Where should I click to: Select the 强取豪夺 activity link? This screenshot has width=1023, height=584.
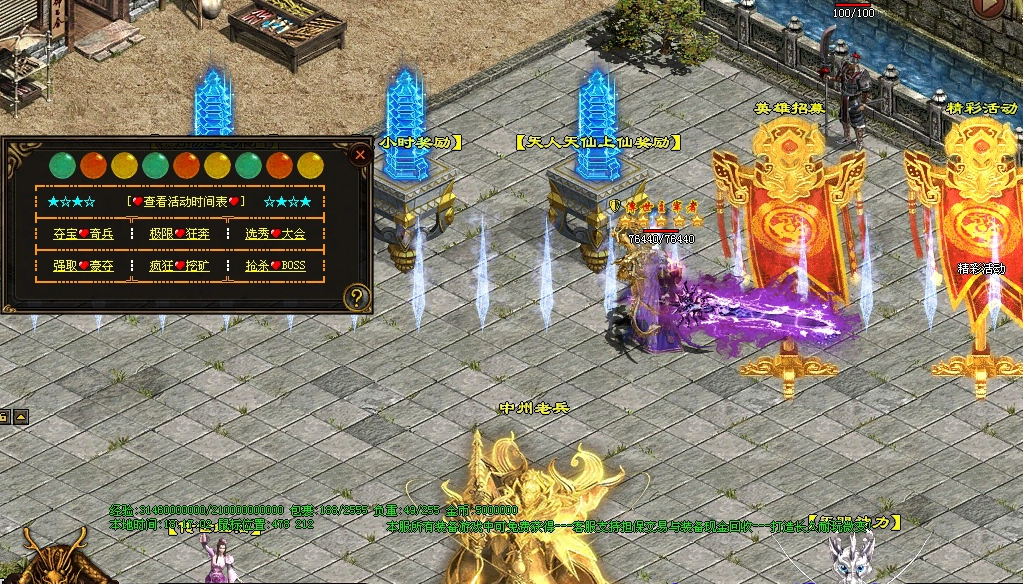point(83,266)
